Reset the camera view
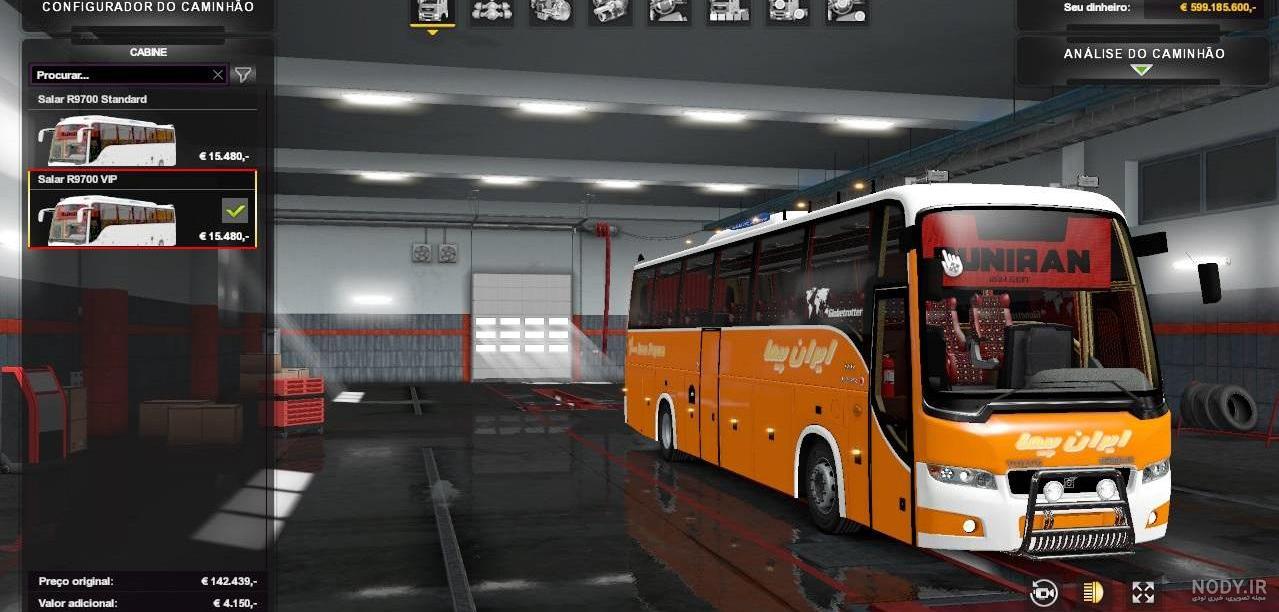 1044,592
